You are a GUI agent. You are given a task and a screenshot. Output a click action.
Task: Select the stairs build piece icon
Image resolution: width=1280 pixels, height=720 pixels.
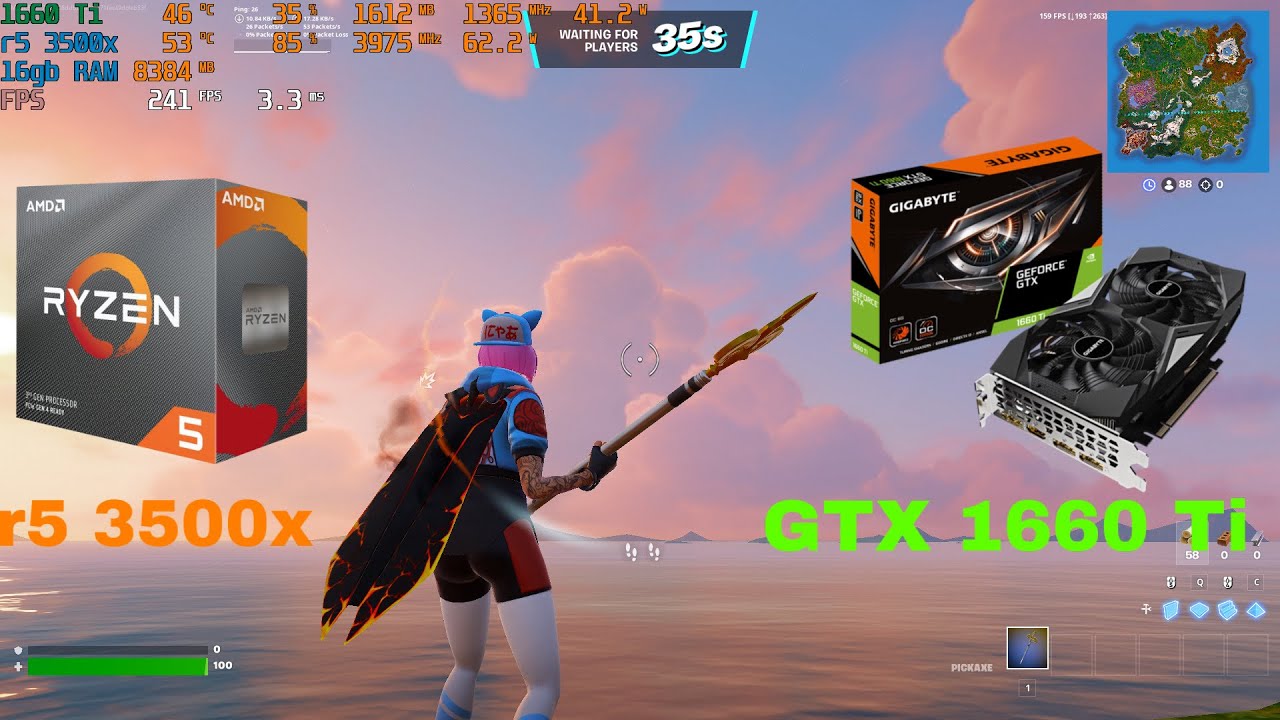1227,609
